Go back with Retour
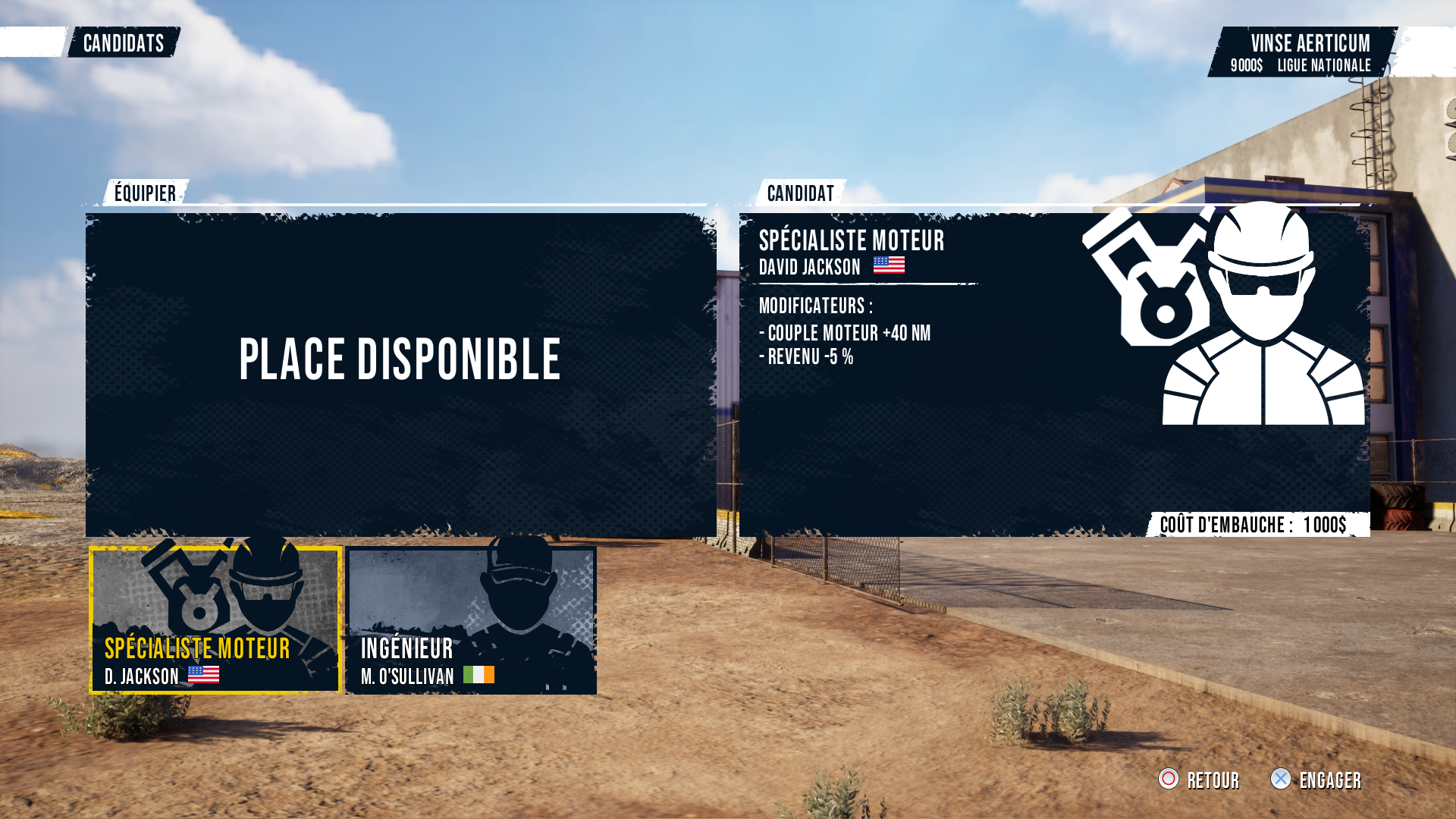Image resolution: width=1456 pixels, height=819 pixels. tap(1199, 780)
